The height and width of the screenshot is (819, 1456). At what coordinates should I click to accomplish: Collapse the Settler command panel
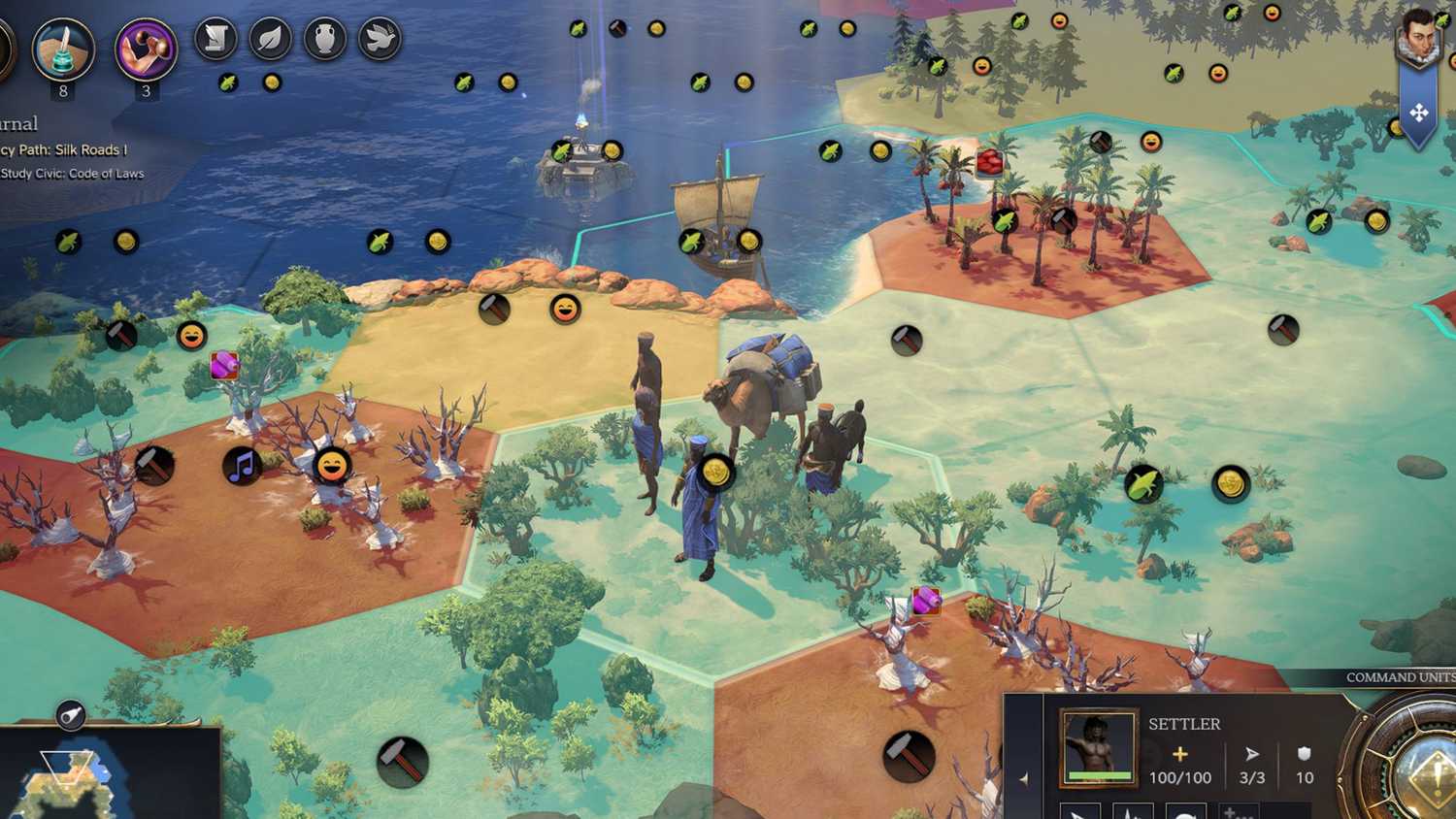[x=1026, y=776]
